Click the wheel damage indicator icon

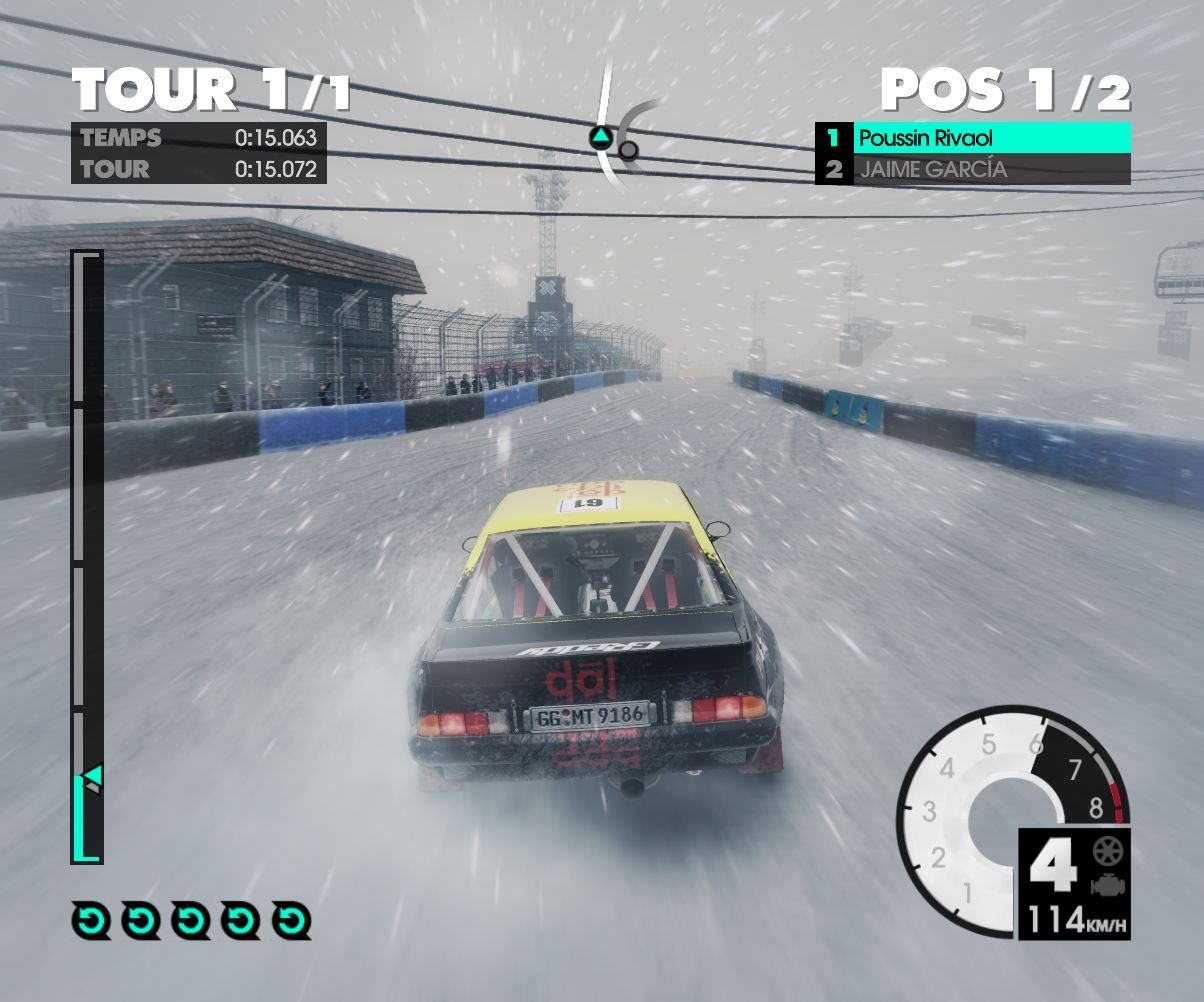[x=1108, y=851]
